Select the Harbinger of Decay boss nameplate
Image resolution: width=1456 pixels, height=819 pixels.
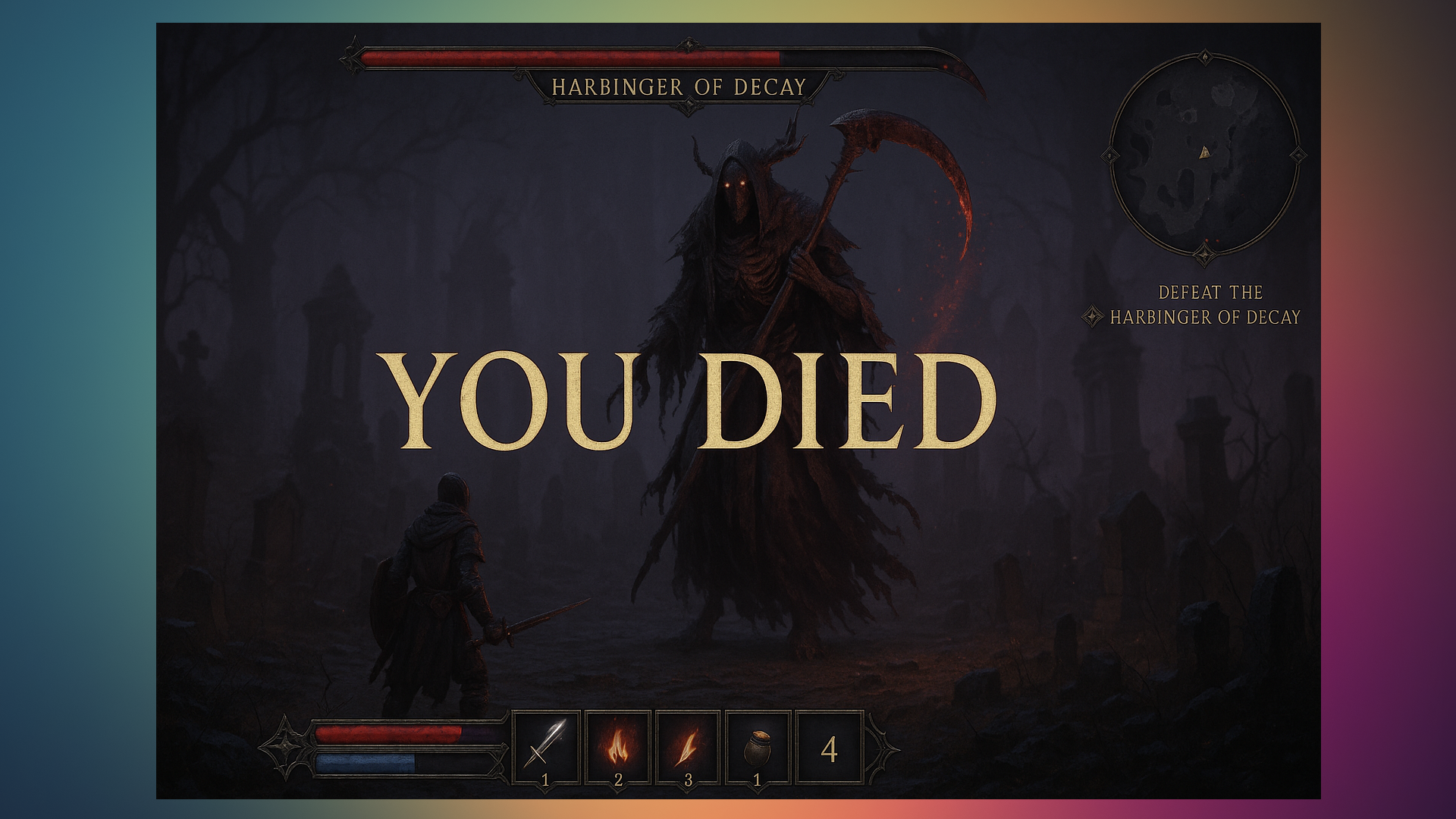pyautogui.click(x=679, y=87)
